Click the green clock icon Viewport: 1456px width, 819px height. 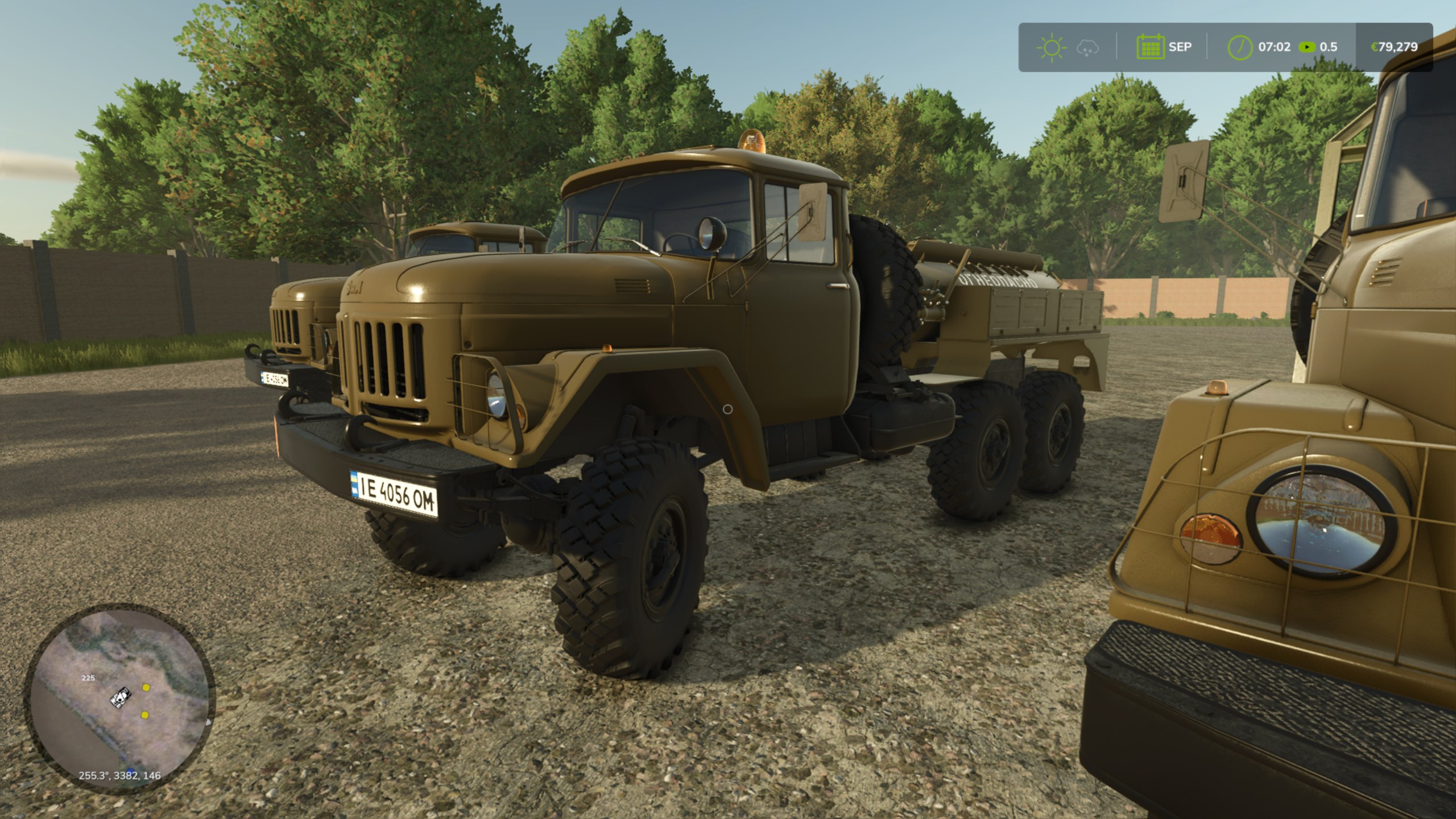[1240, 47]
